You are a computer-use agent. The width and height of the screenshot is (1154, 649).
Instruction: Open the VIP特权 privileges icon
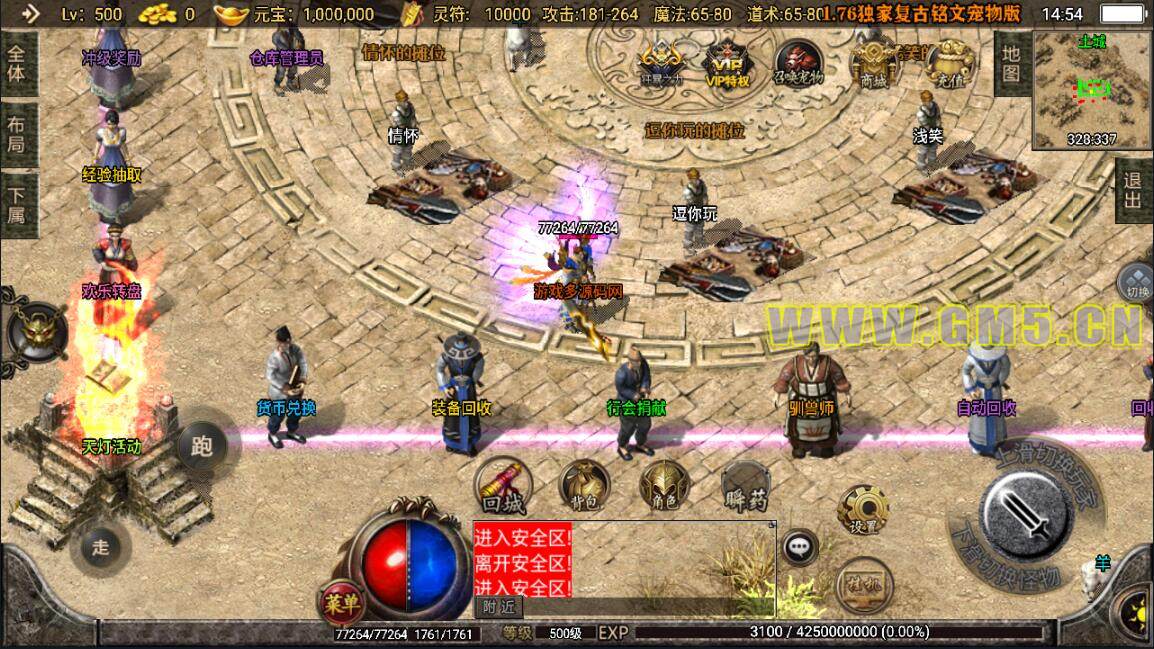pyautogui.click(x=727, y=64)
